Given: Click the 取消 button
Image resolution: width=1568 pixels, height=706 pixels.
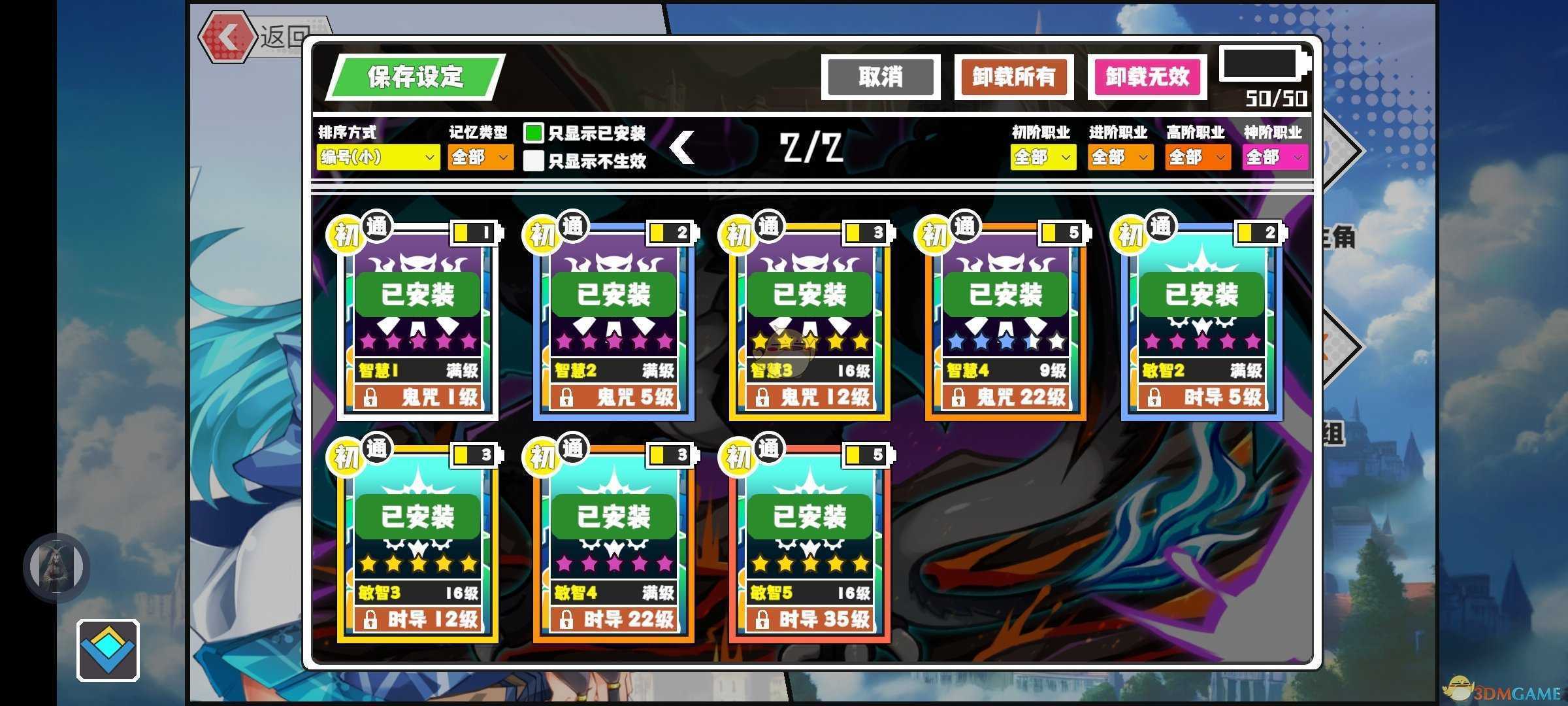Looking at the screenshot, I should pyautogui.click(x=881, y=76).
